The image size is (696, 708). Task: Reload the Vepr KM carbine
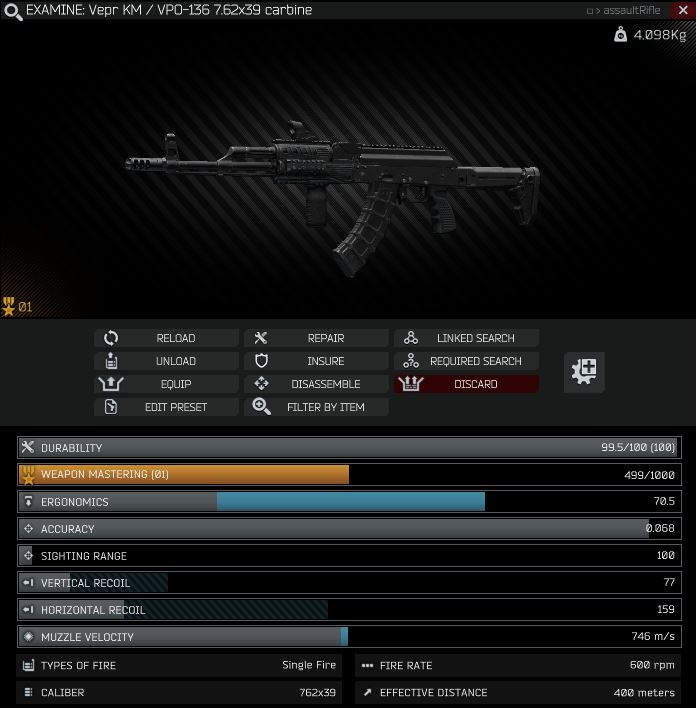pyautogui.click(x=167, y=338)
